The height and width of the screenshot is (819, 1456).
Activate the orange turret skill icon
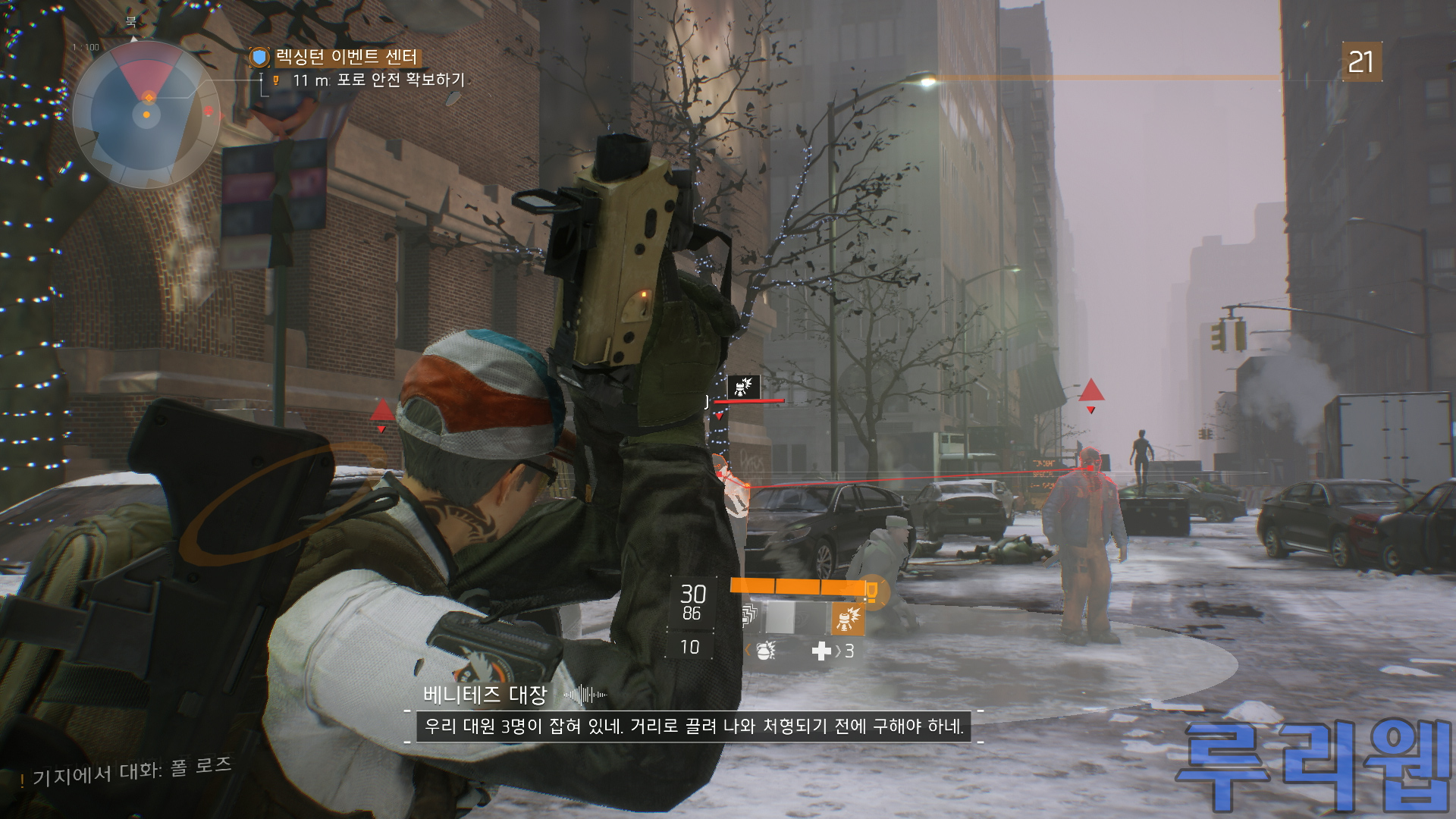[x=848, y=620]
